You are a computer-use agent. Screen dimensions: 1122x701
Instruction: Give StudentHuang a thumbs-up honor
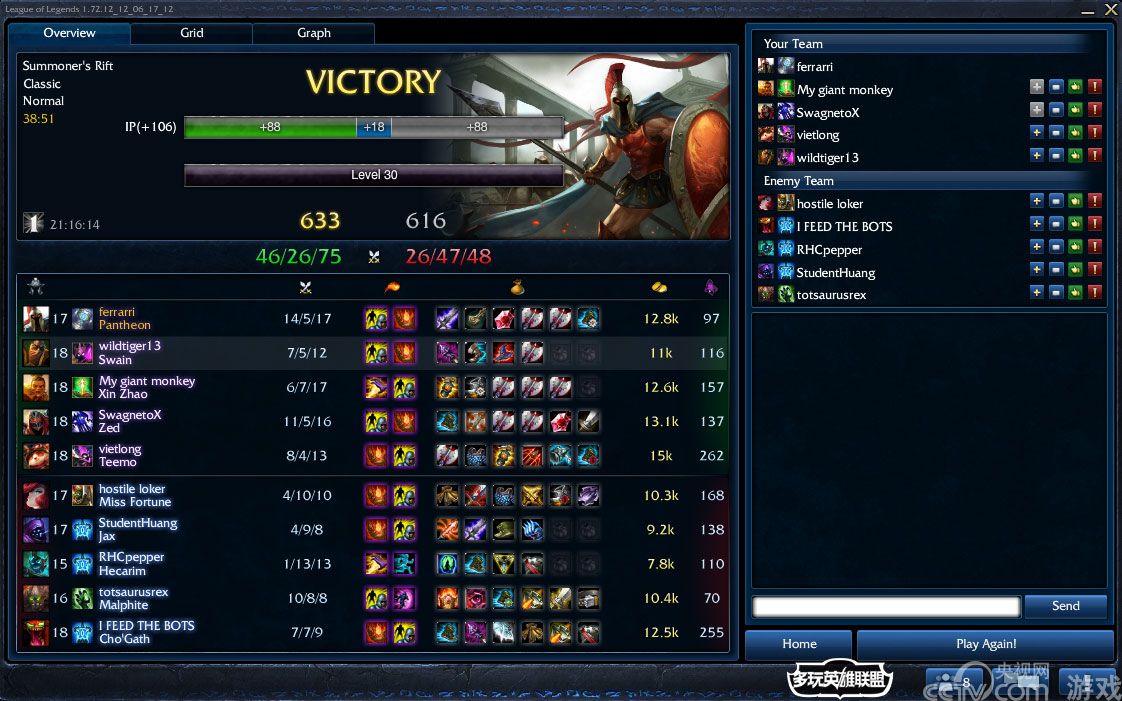(1076, 273)
